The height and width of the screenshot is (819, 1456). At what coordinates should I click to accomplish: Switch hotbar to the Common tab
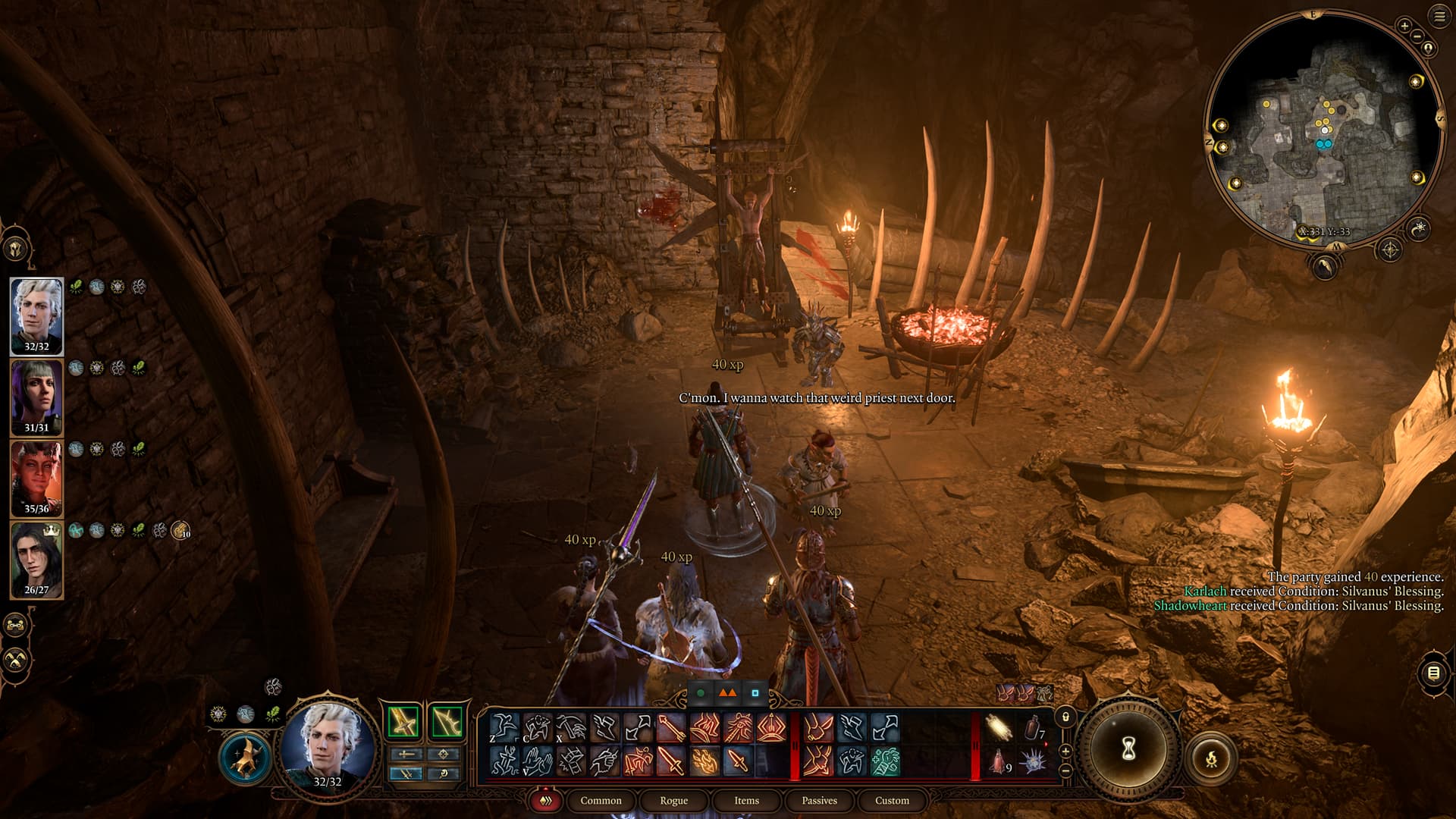[x=601, y=801]
